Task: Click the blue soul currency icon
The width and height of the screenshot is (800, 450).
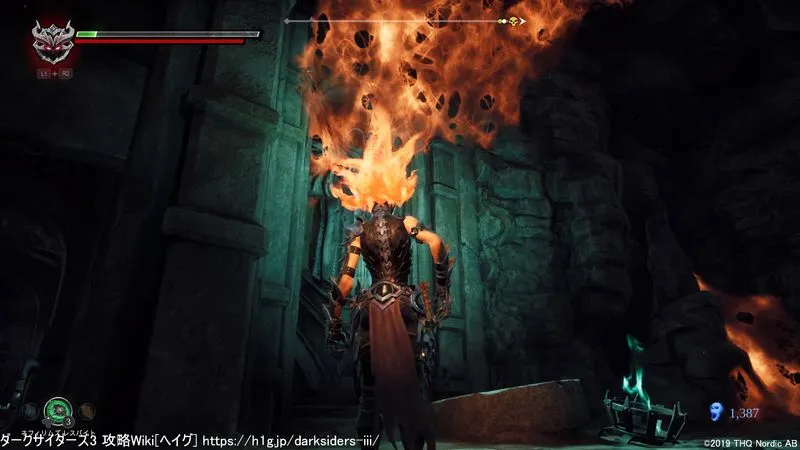Action: click(x=714, y=410)
